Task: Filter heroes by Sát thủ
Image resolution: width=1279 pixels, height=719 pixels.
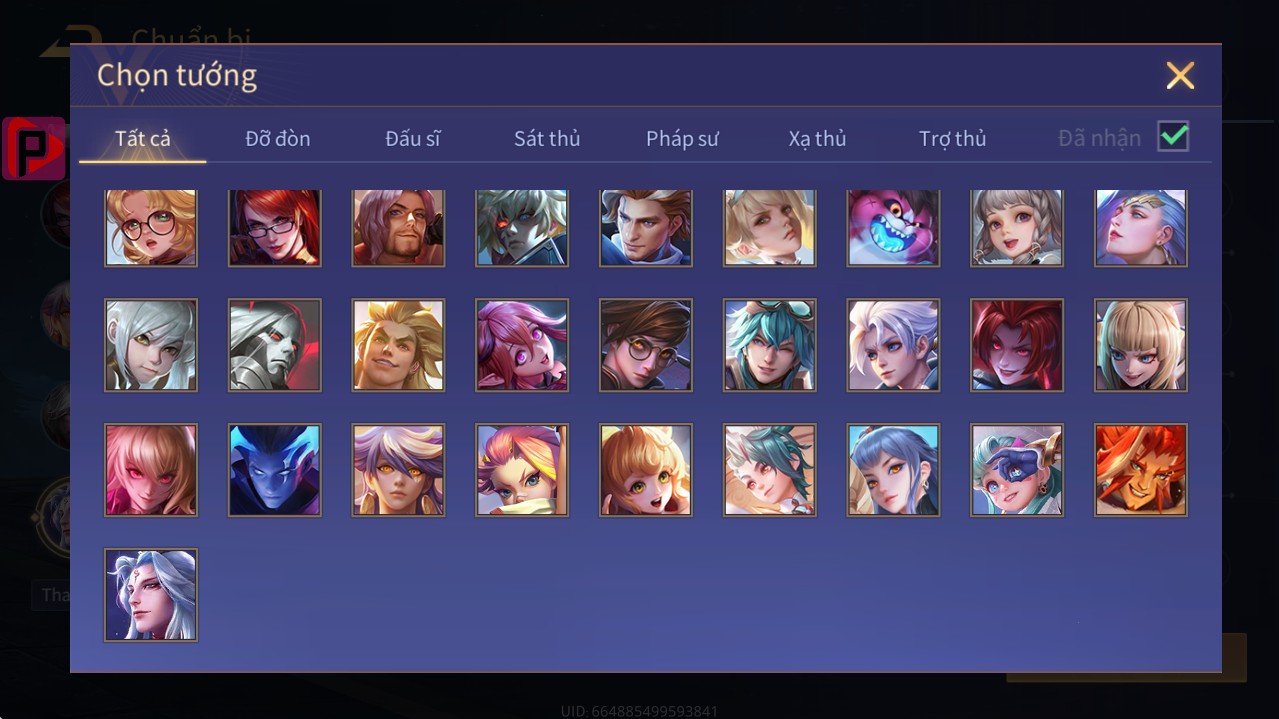Action: click(x=547, y=138)
